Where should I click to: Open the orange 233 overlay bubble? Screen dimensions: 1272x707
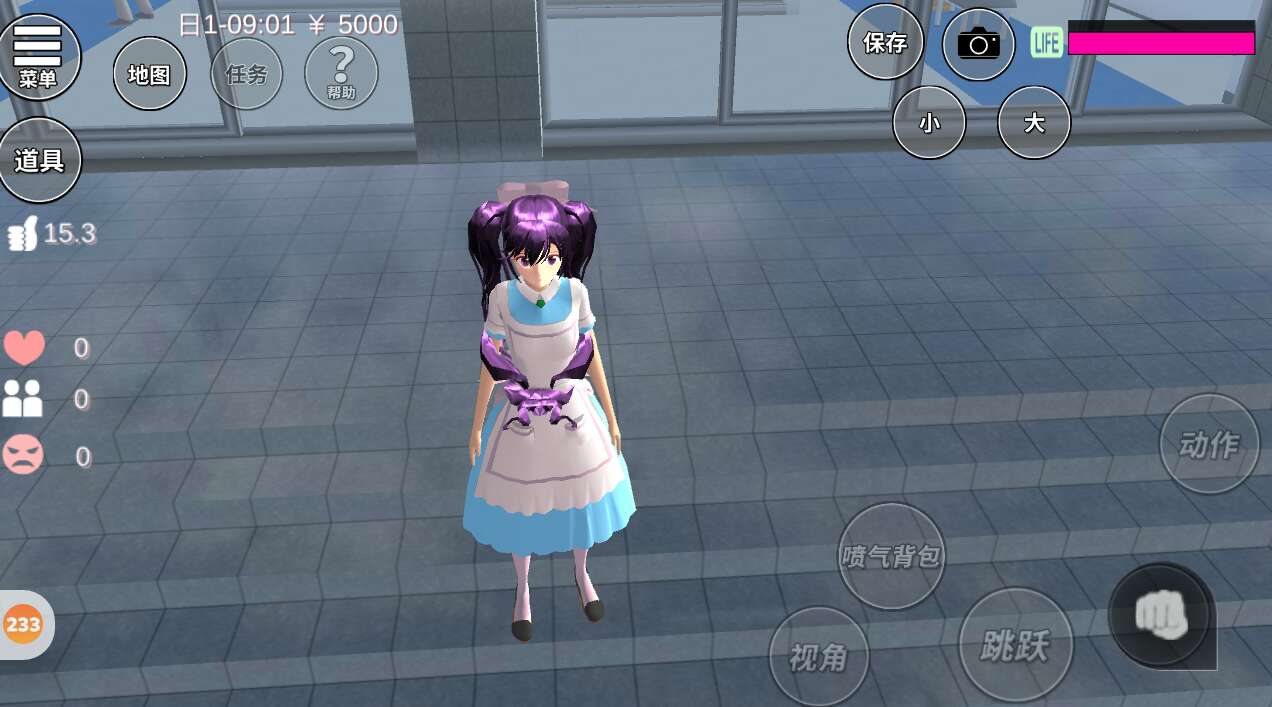tap(23, 625)
